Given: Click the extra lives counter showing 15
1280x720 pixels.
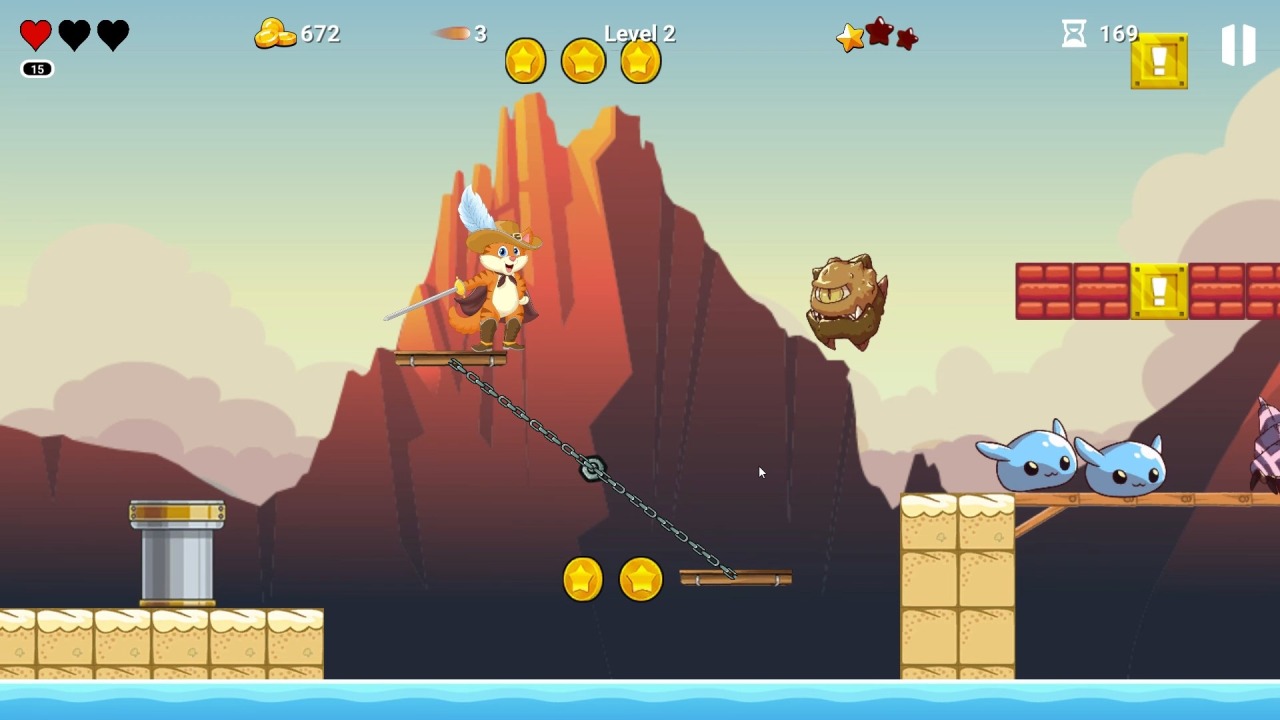Looking at the screenshot, I should pyautogui.click(x=36, y=69).
